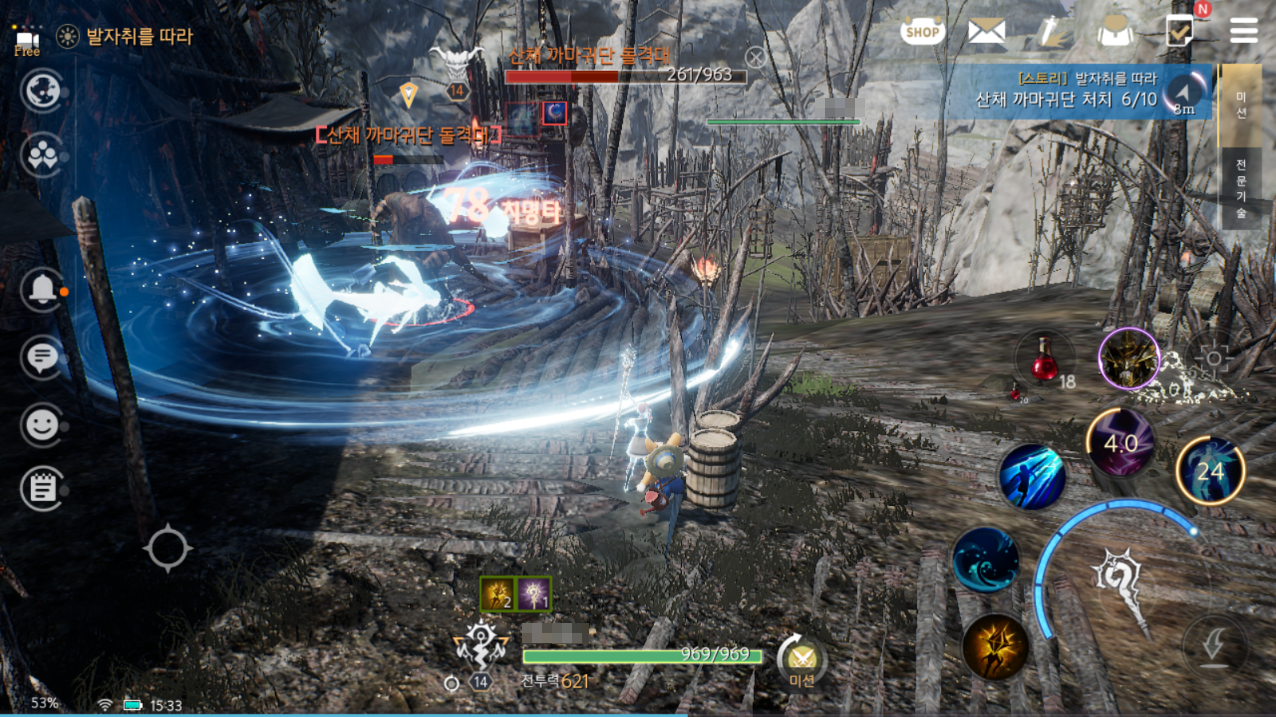The width and height of the screenshot is (1276, 717).
Task: Open the smiley emote menu
Action: click(41, 425)
